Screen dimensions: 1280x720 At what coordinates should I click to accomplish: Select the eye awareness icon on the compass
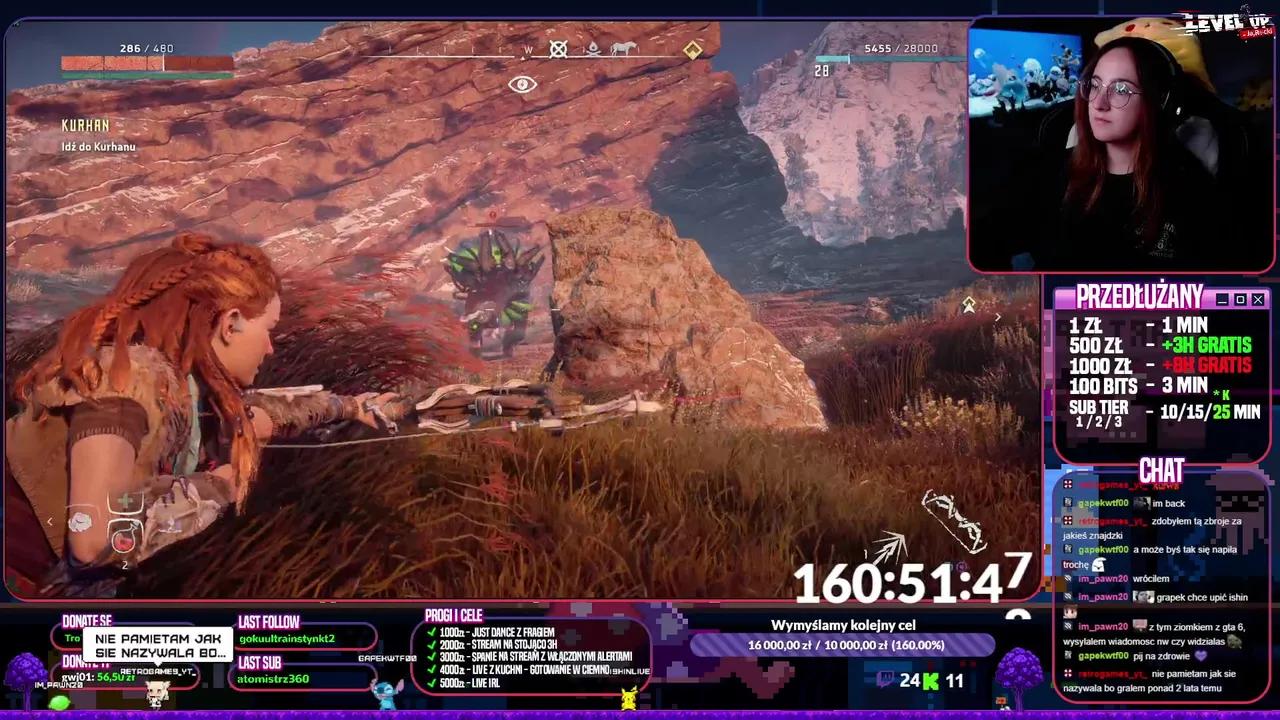[x=524, y=85]
